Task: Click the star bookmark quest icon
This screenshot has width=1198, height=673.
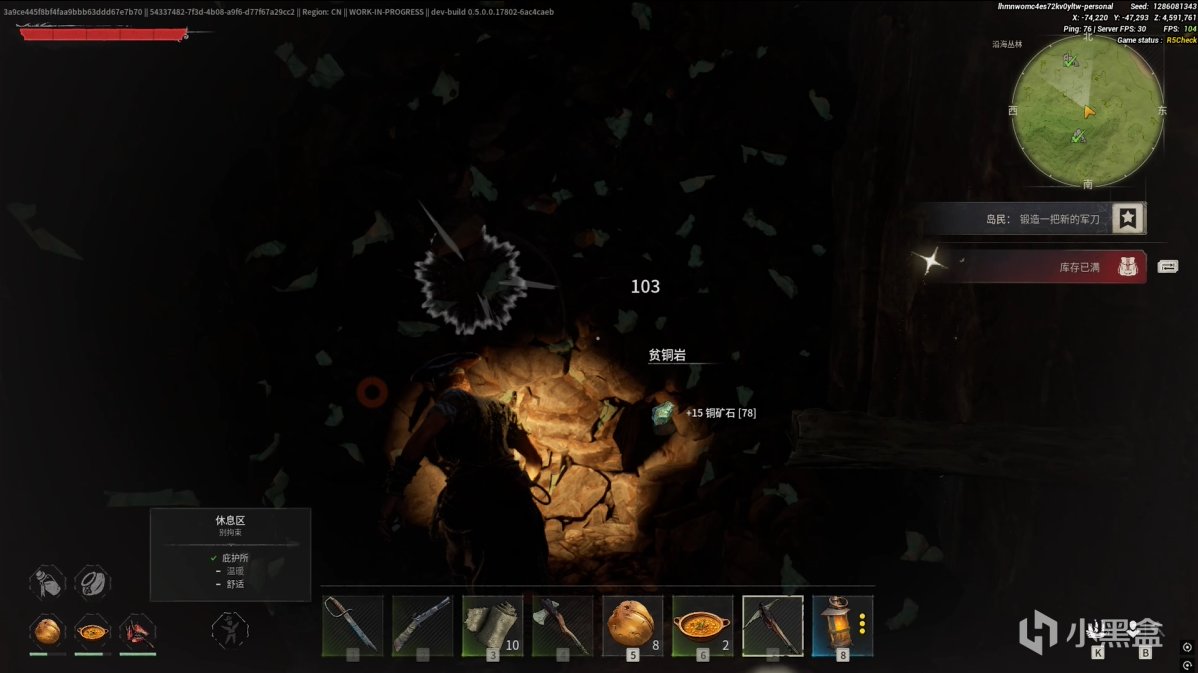Action: coord(1129,218)
